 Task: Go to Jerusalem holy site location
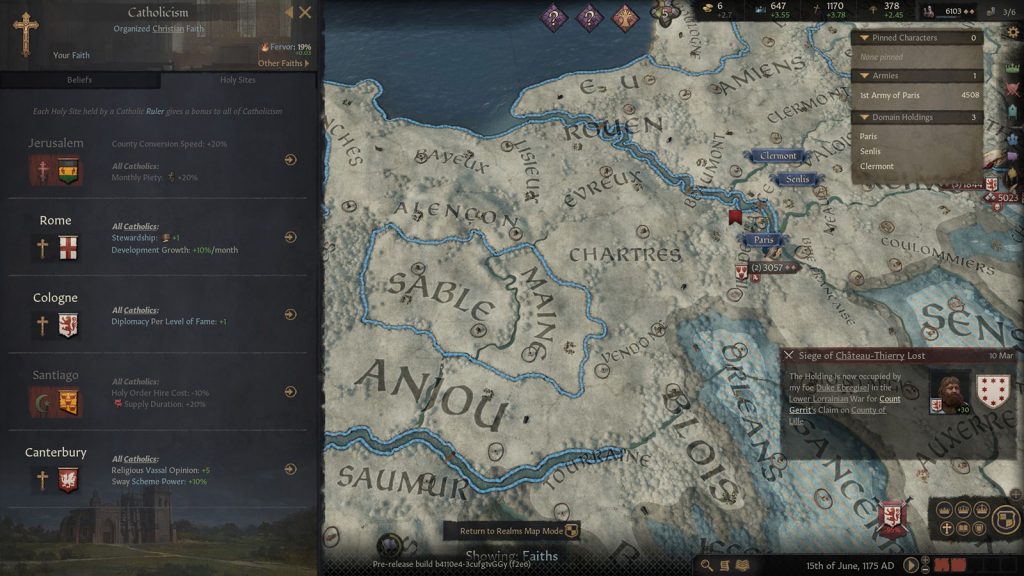tap(290, 159)
